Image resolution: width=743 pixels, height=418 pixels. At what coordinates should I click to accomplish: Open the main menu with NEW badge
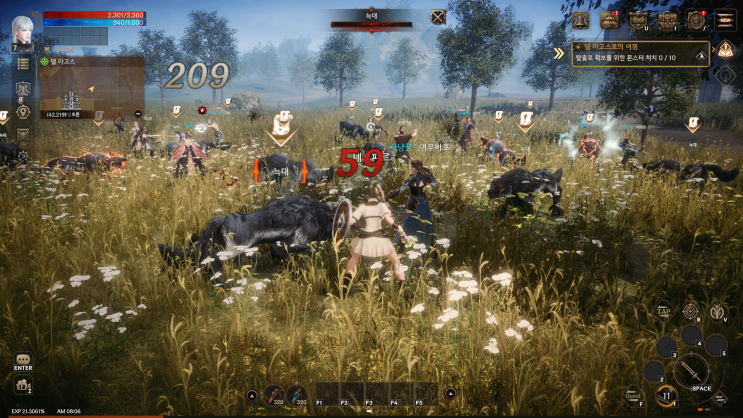(x=725, y=19)
